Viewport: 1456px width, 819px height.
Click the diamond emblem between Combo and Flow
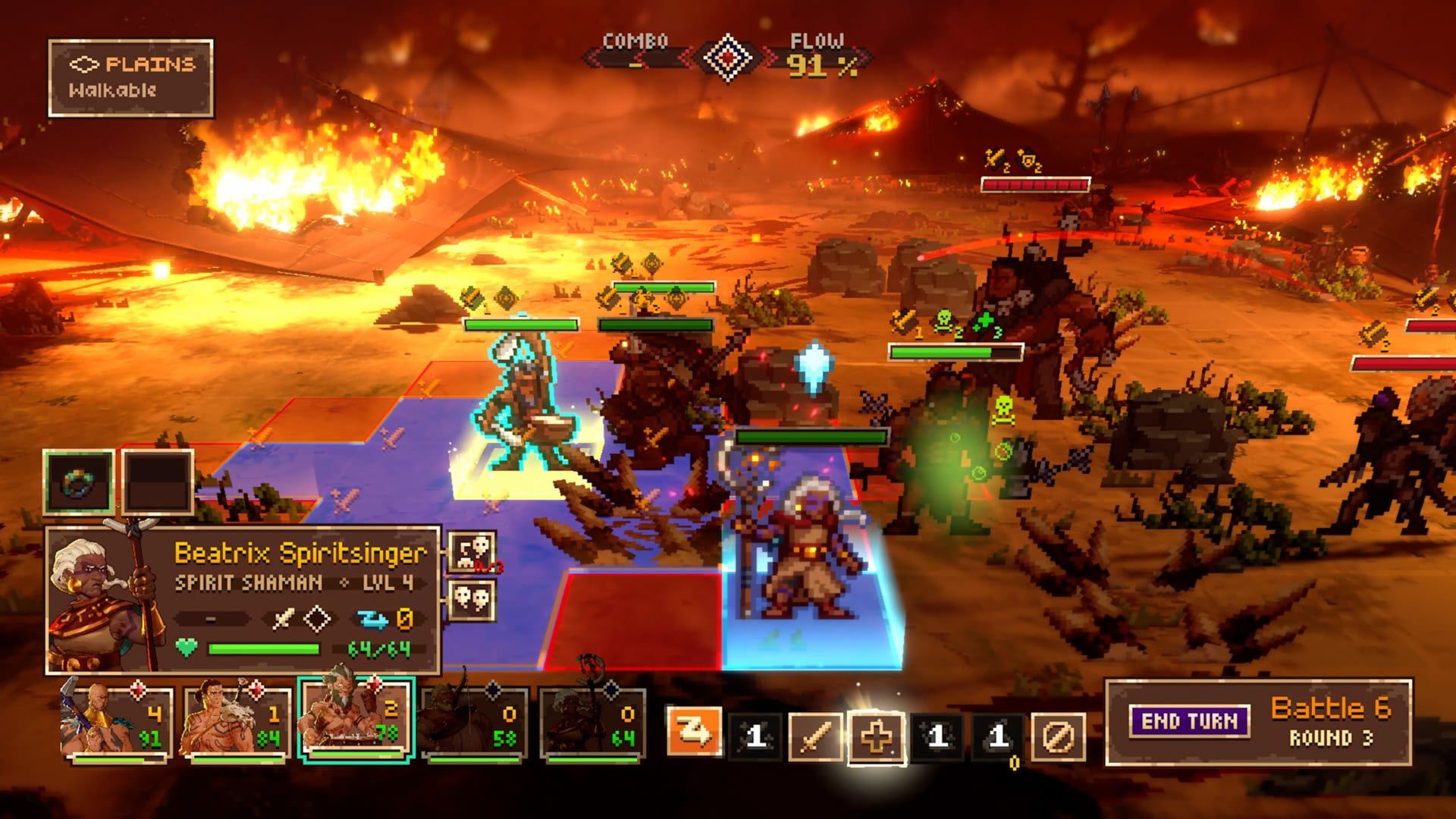pos(727,58)
